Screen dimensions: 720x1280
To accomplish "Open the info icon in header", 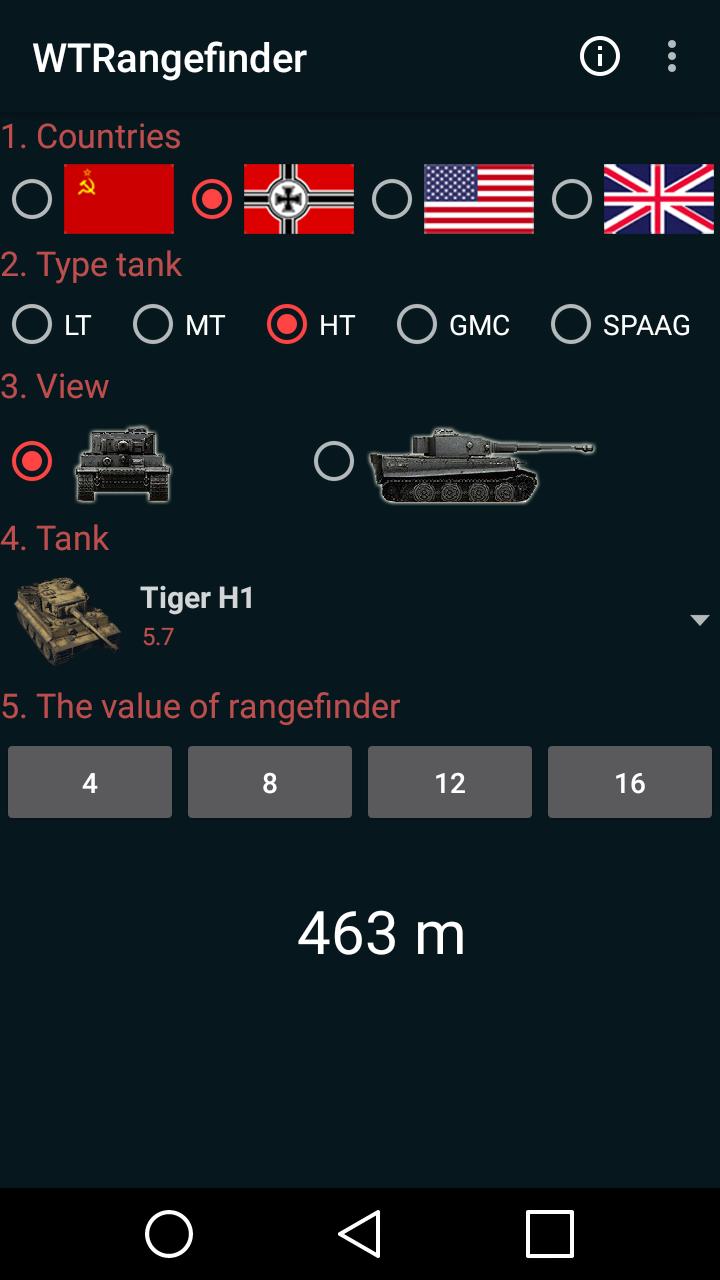I will [x=600, y=57].
